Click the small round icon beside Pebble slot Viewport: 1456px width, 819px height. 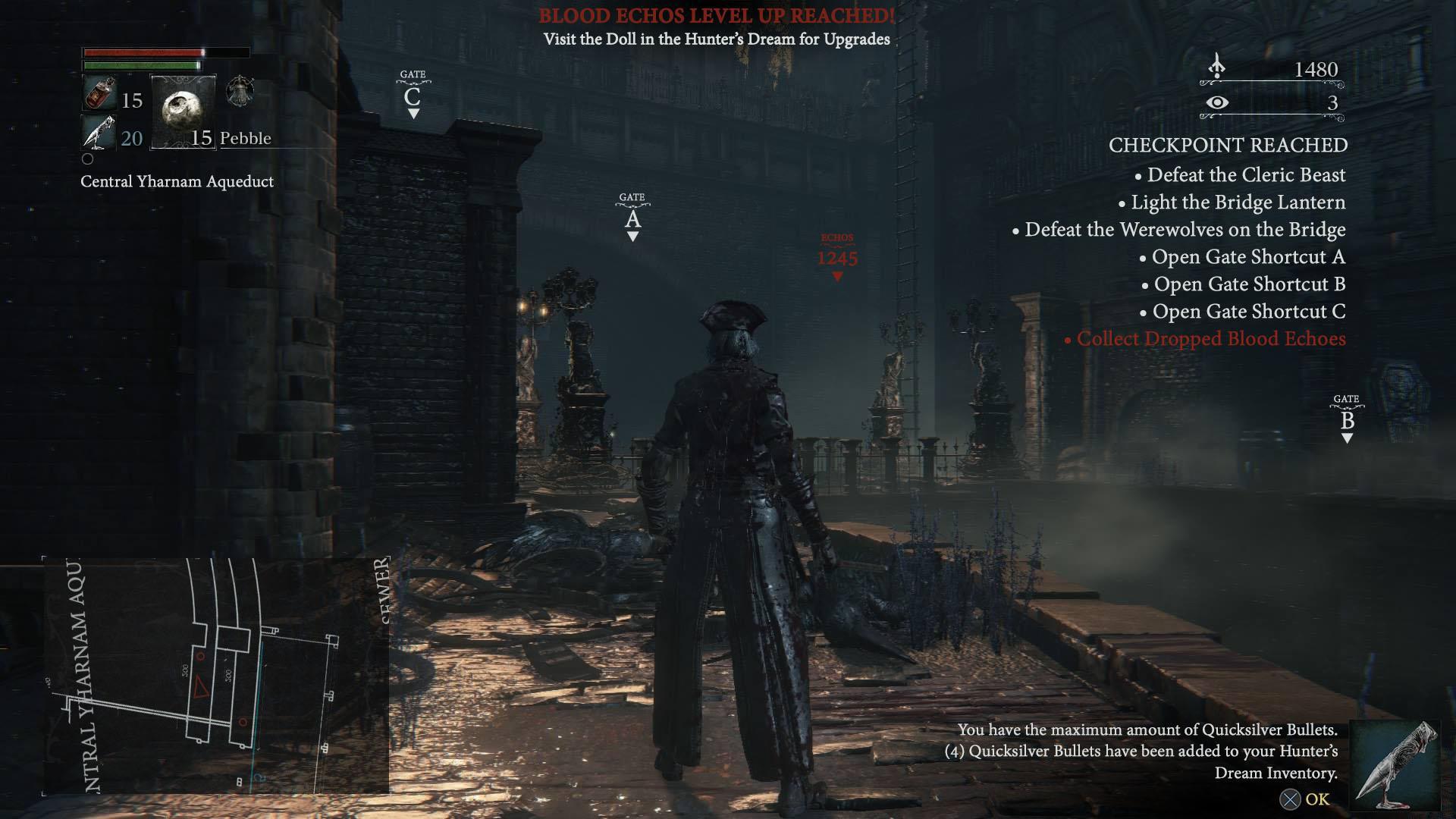[x=240, y=92]
